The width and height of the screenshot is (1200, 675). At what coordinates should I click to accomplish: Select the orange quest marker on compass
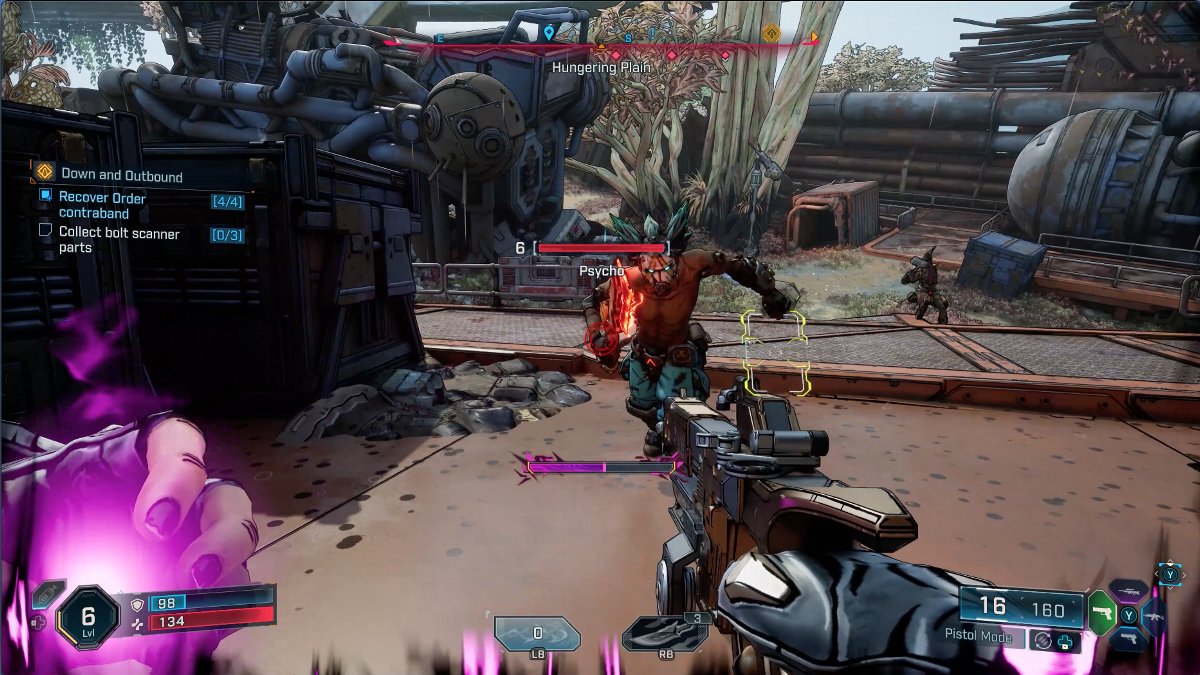[x=771, y=34]
